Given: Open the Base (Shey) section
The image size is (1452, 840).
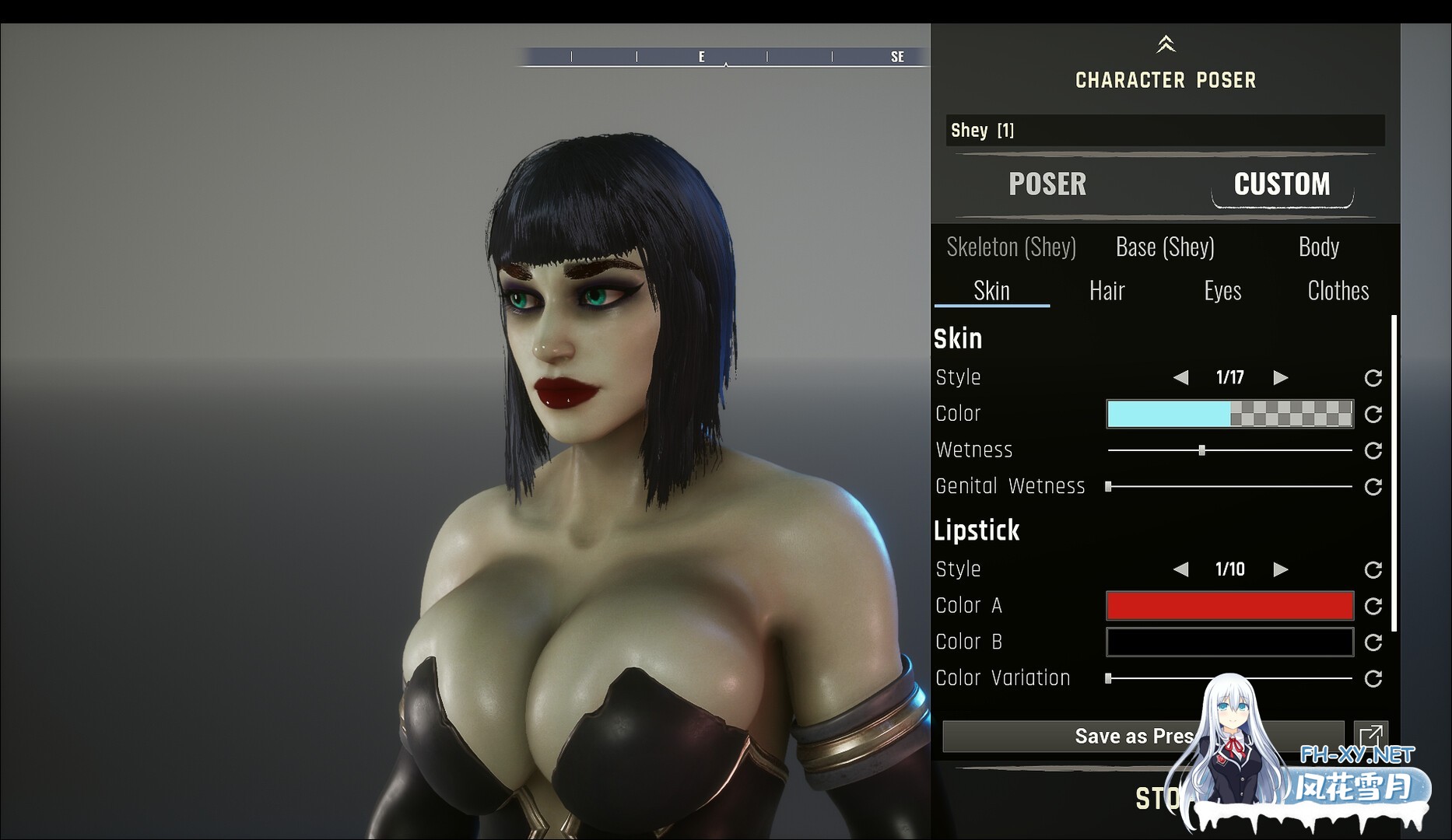Looking at the screenshot, I should tap(1165, 247).
